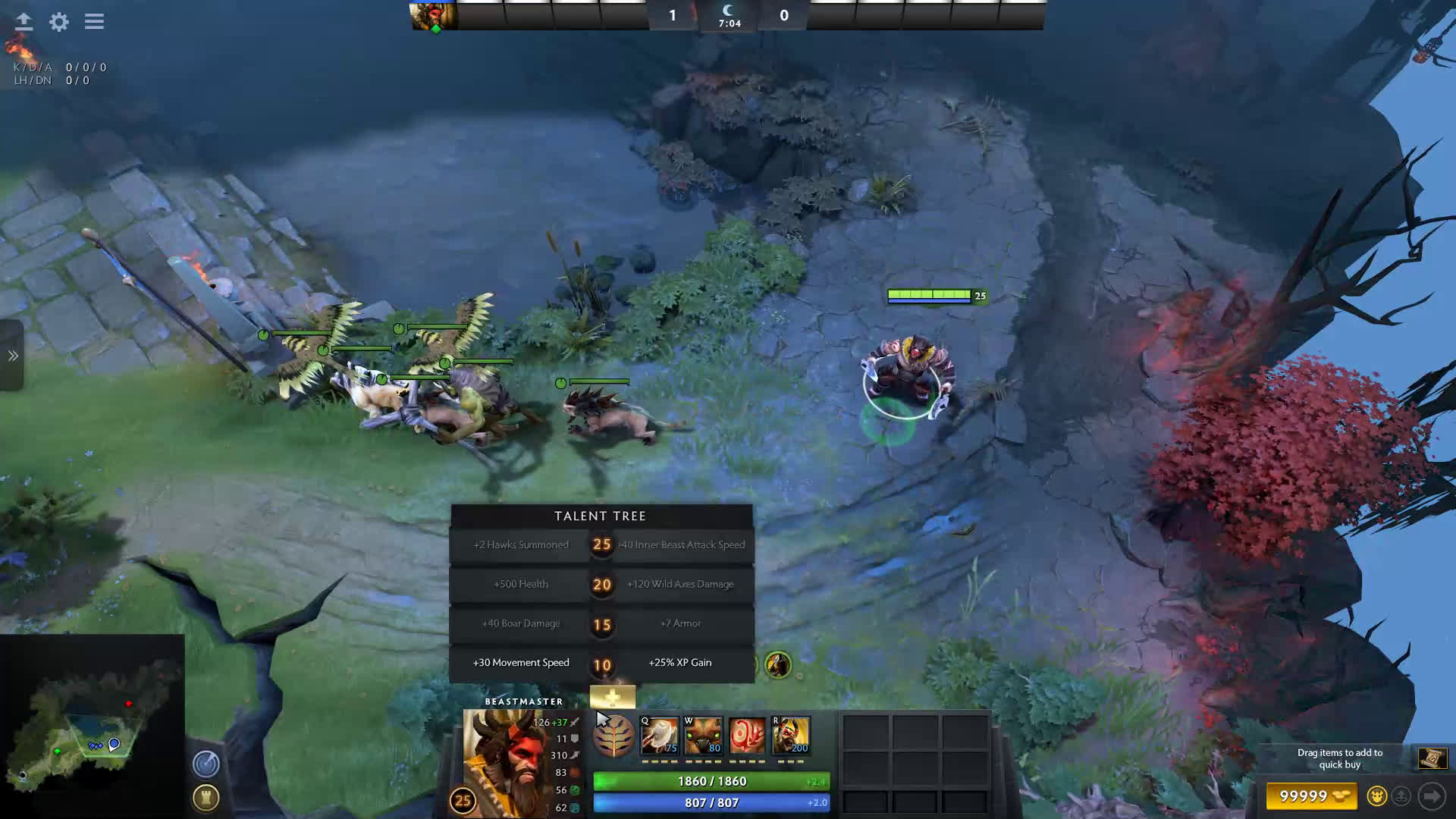Choose the +25% XP Gain talent

[680, 663]
